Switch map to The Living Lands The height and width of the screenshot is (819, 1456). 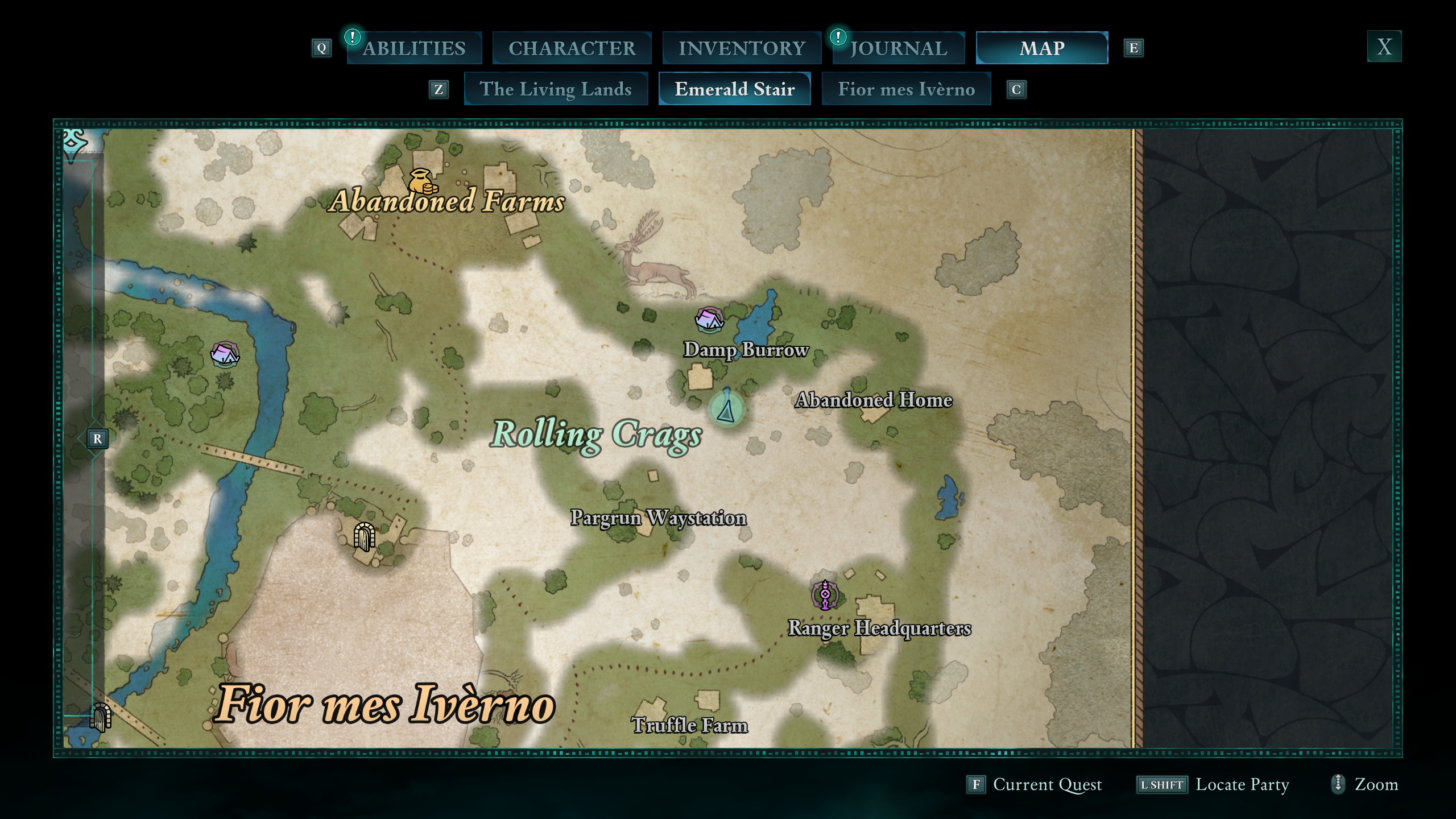click(556, 89)
